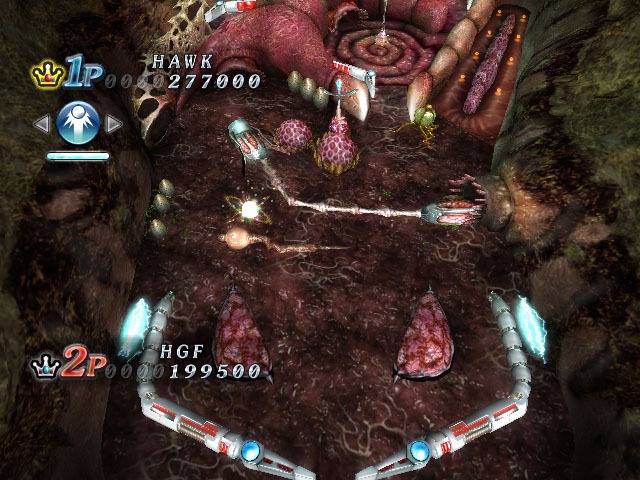The height and width of the screenshot is (480, 640).
Task: Select the blue orb item icon
Action: point(77,123)
